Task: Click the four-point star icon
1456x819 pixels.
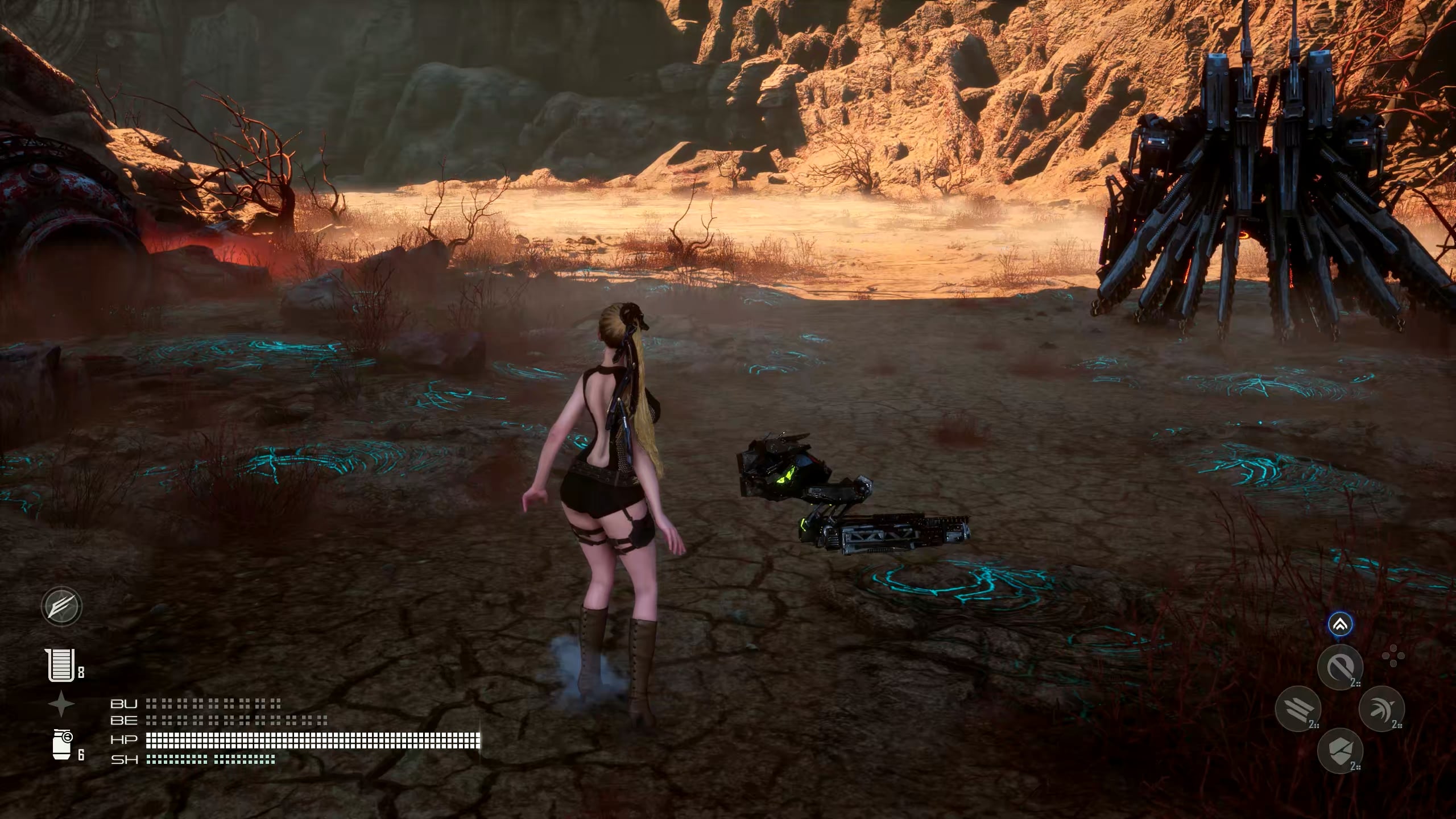Action: (x=61, y=705)
